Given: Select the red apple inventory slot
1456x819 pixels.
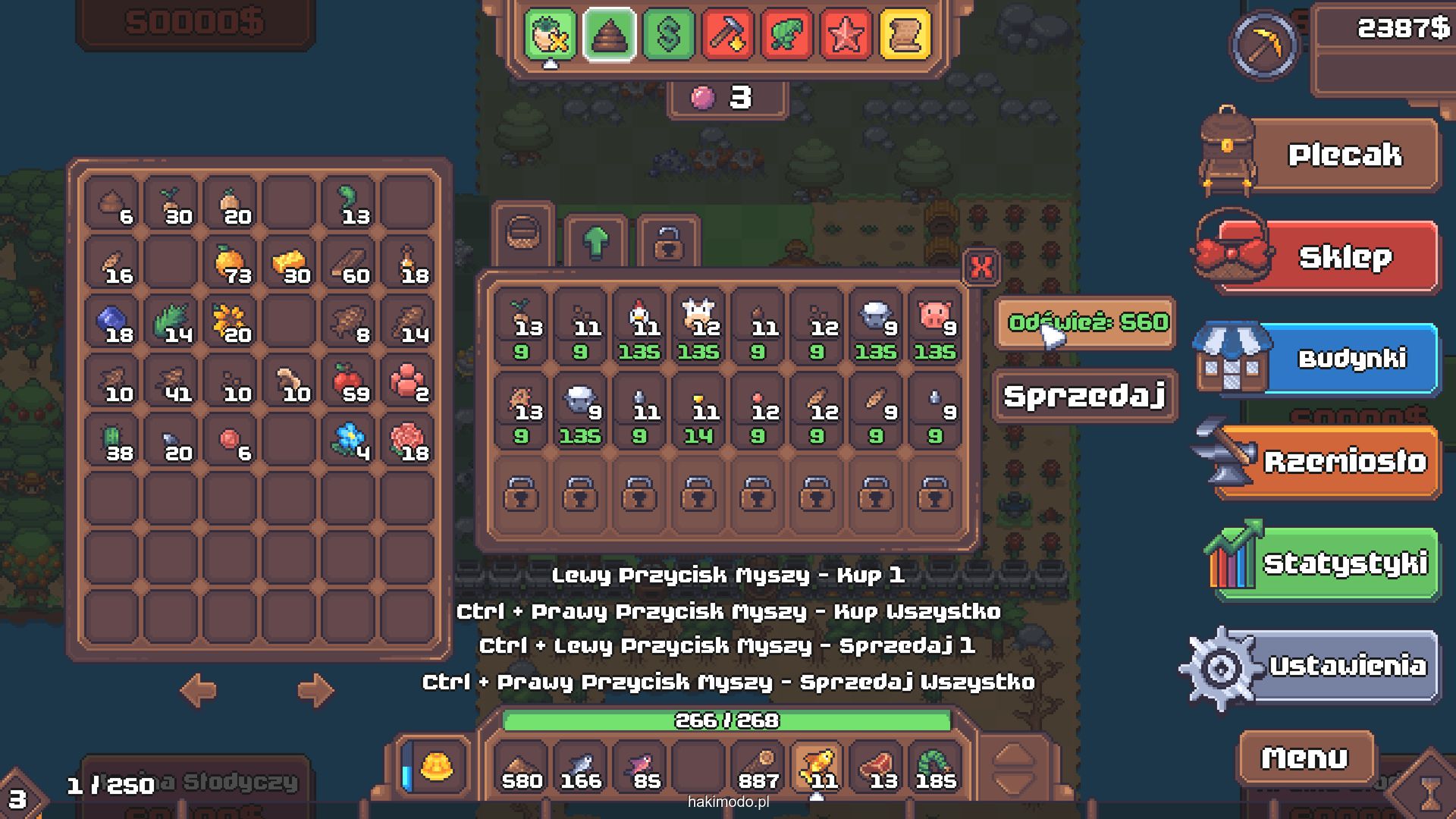Looking at the screenshot, I should click(348, 381).
